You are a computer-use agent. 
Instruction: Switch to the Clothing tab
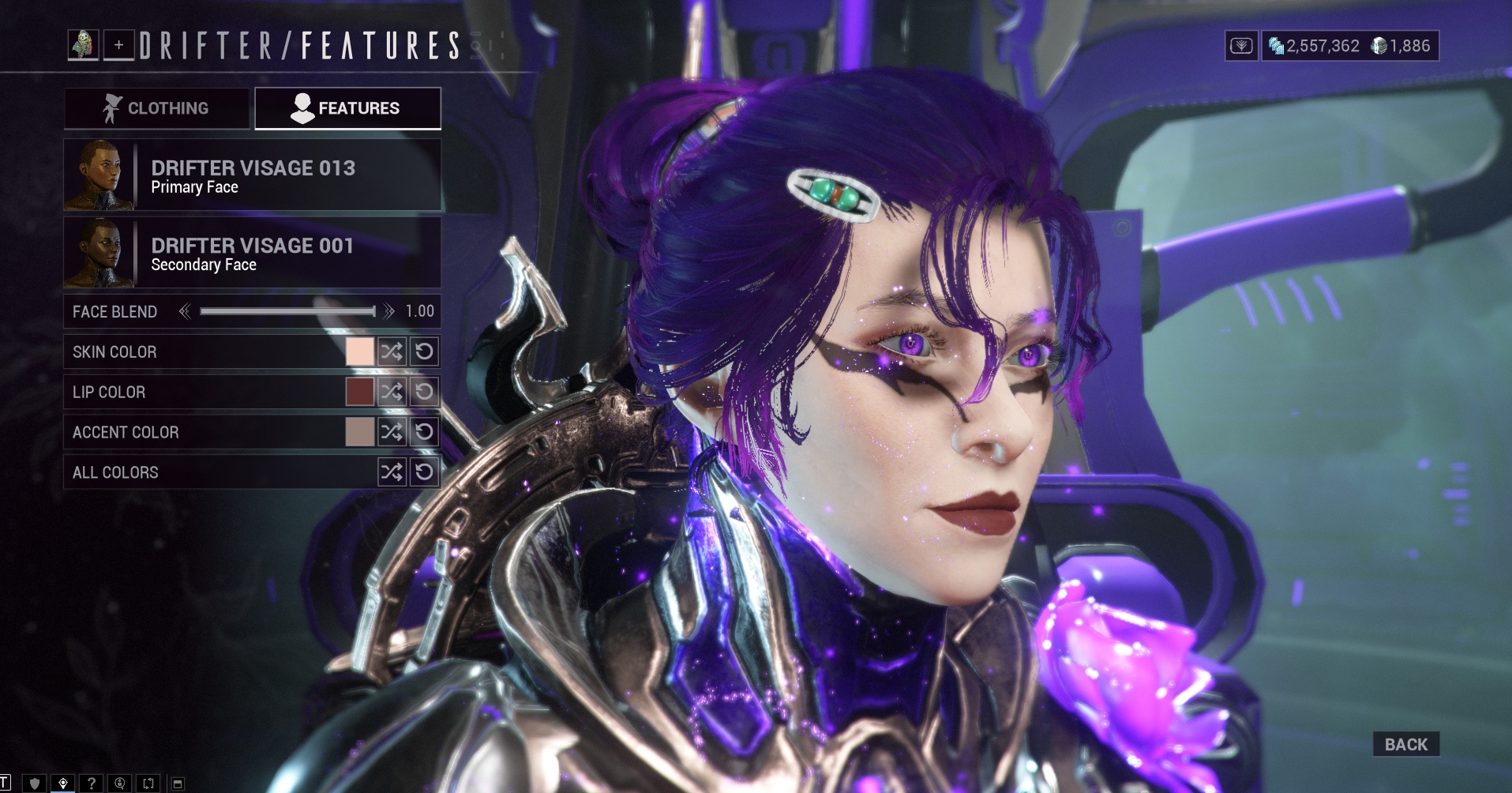click(x=157, y=108)
